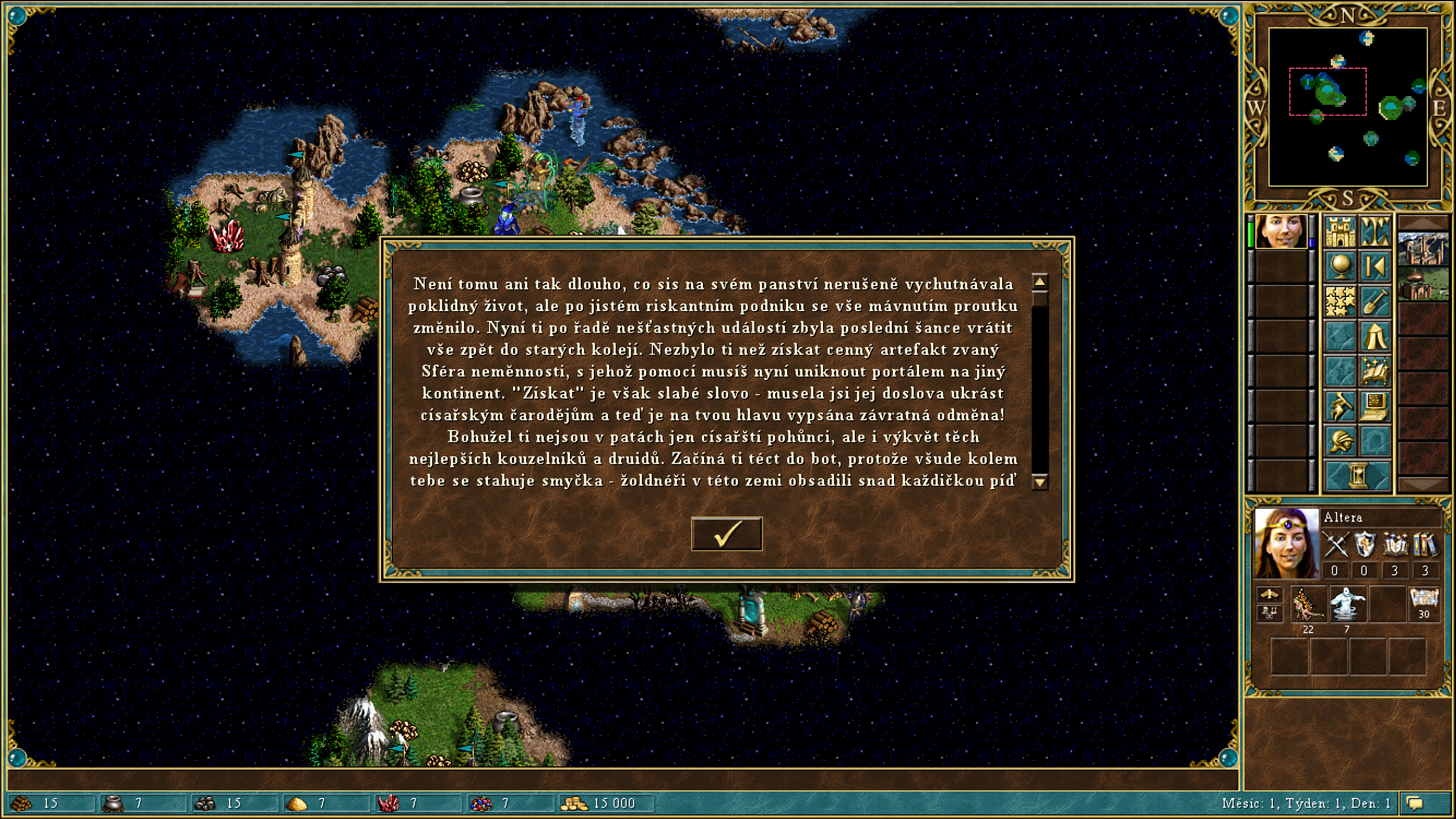Move the hero with the horse button
This screenshot has width=1456, height=819.
coord(1340,406)
